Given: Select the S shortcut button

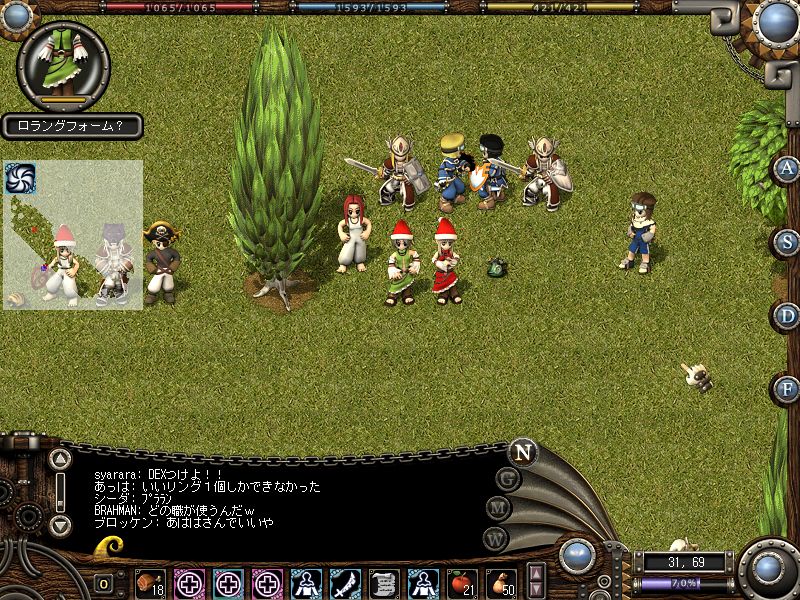Looking at the screenshot, I should coord(787,242).
